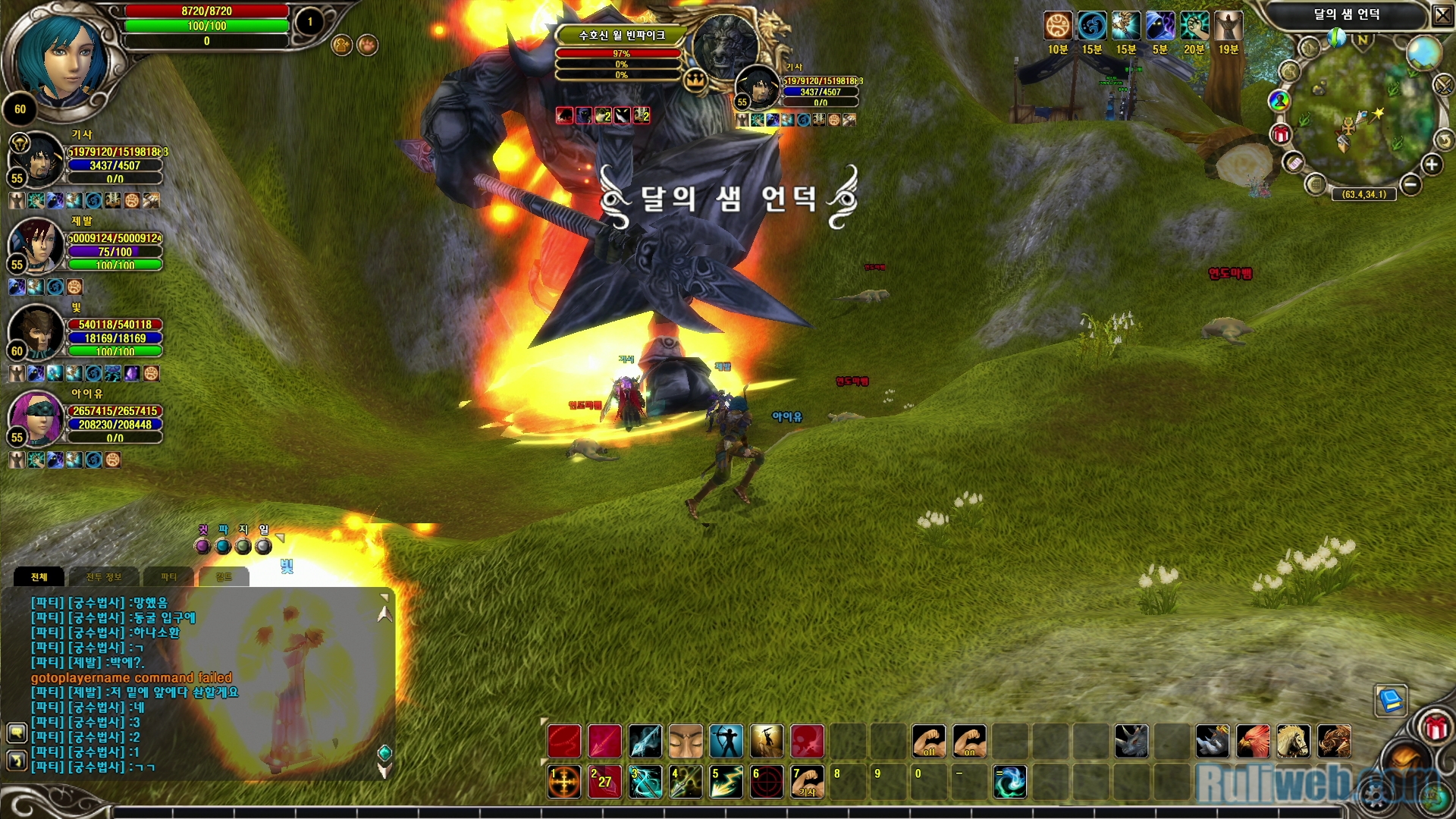Summon the white horse mount
1456x819 pixels.
click(1293, 741)
